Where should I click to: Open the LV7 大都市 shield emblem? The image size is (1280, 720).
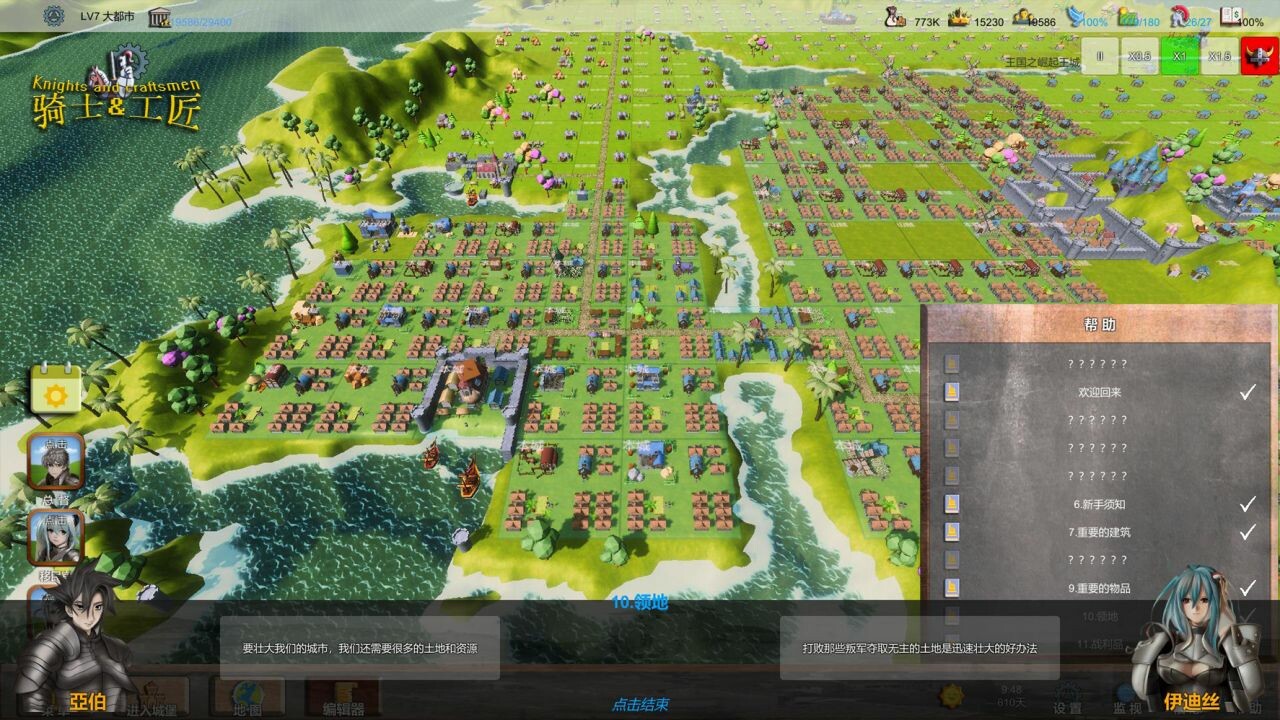tap(52, 16)
